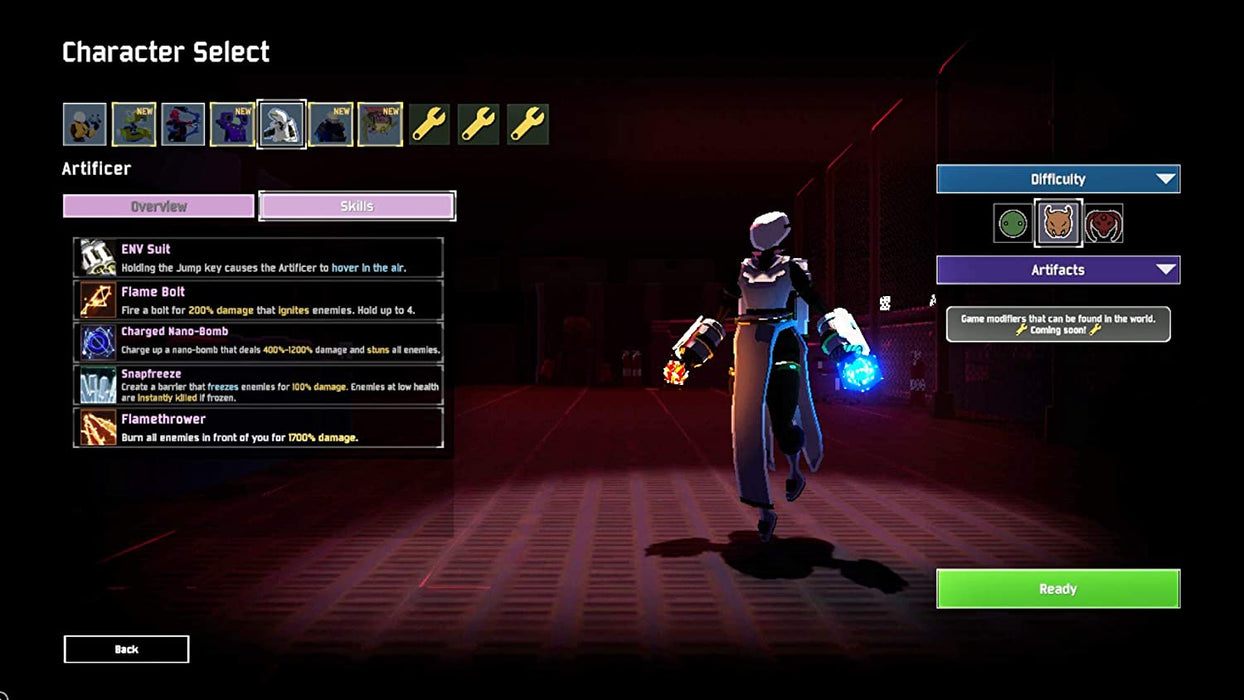The height and width of the screenshot is (700, 1244).
Task: Click the Flame Bolt skill entry
Action: [258, 300]
